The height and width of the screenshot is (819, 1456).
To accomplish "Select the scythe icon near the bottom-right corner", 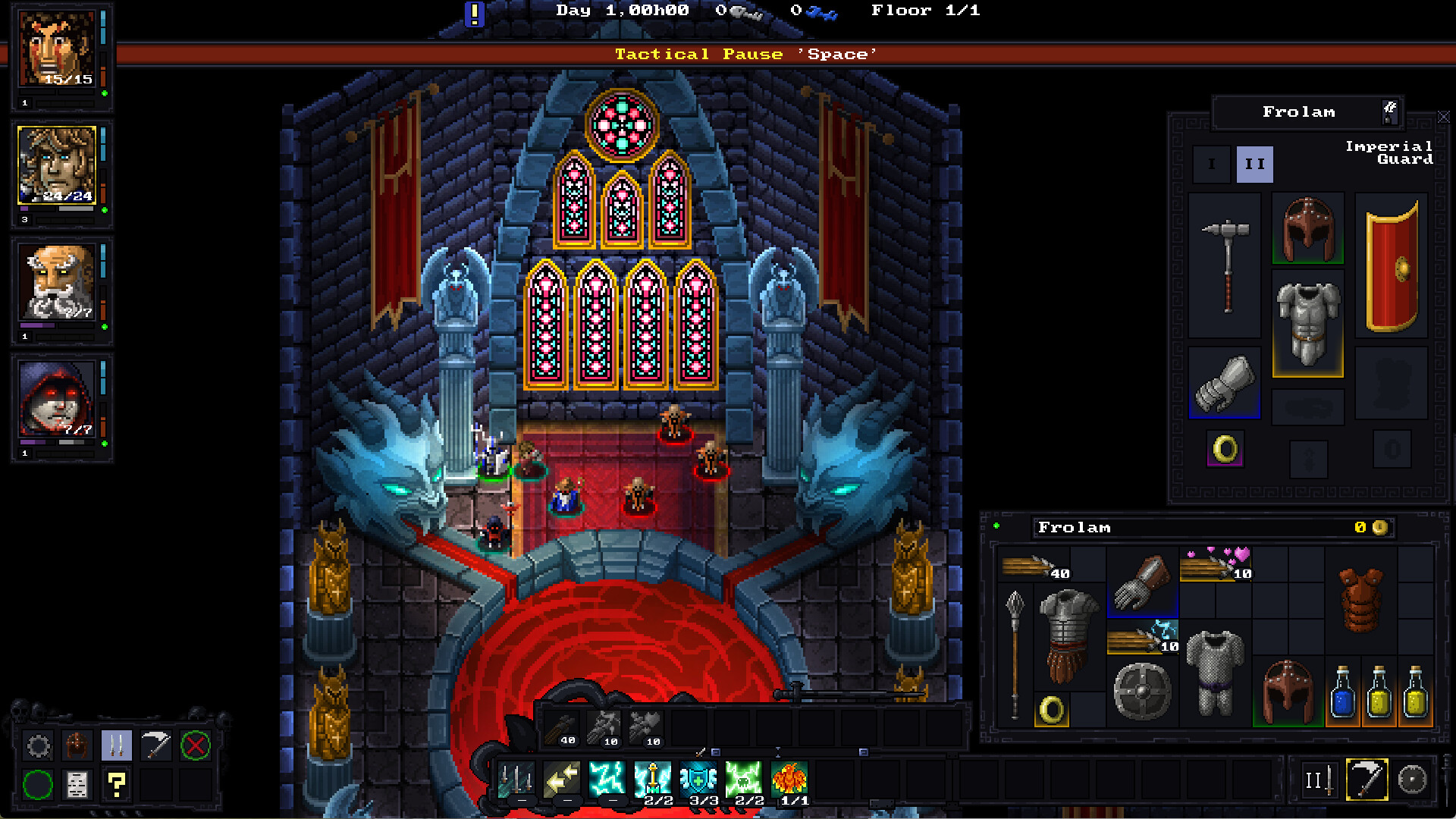I will click(x=1367, y=779).
